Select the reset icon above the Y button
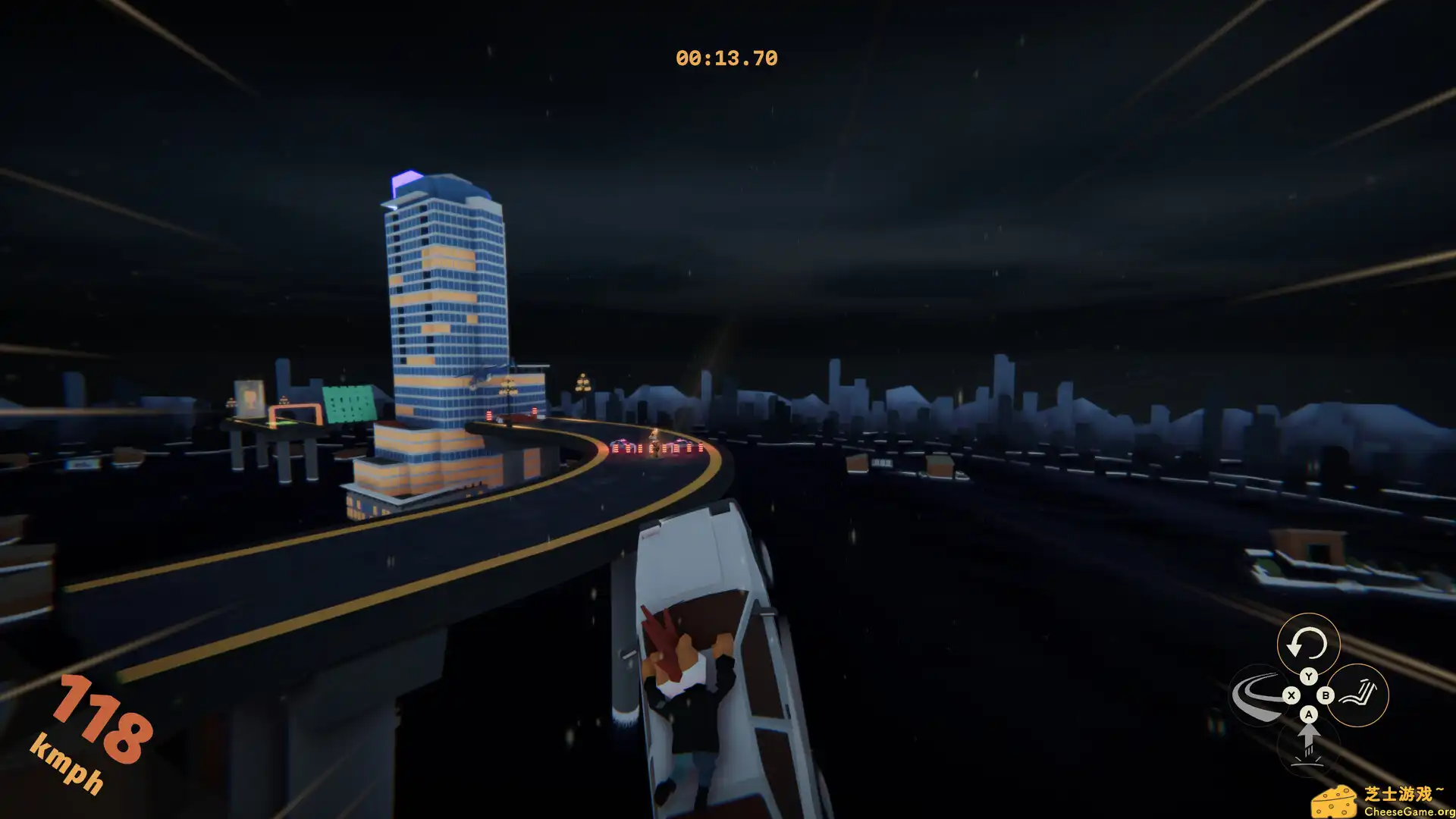This screenshot has width=1456, height=819. click(x=1307, y=642)
